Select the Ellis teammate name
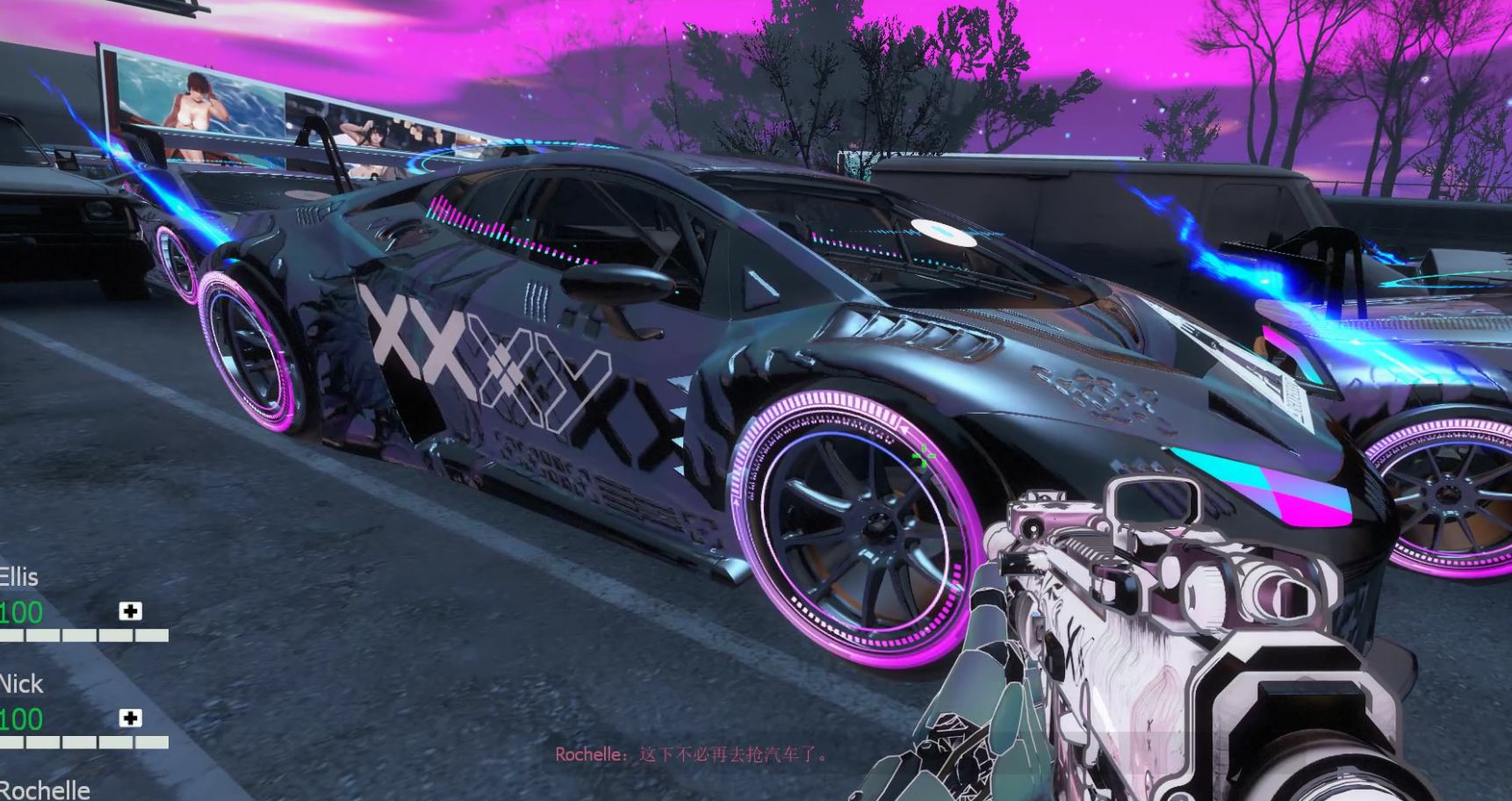Image resolution: width=1512 pixels, height=801 pixels. pos(19,577)
